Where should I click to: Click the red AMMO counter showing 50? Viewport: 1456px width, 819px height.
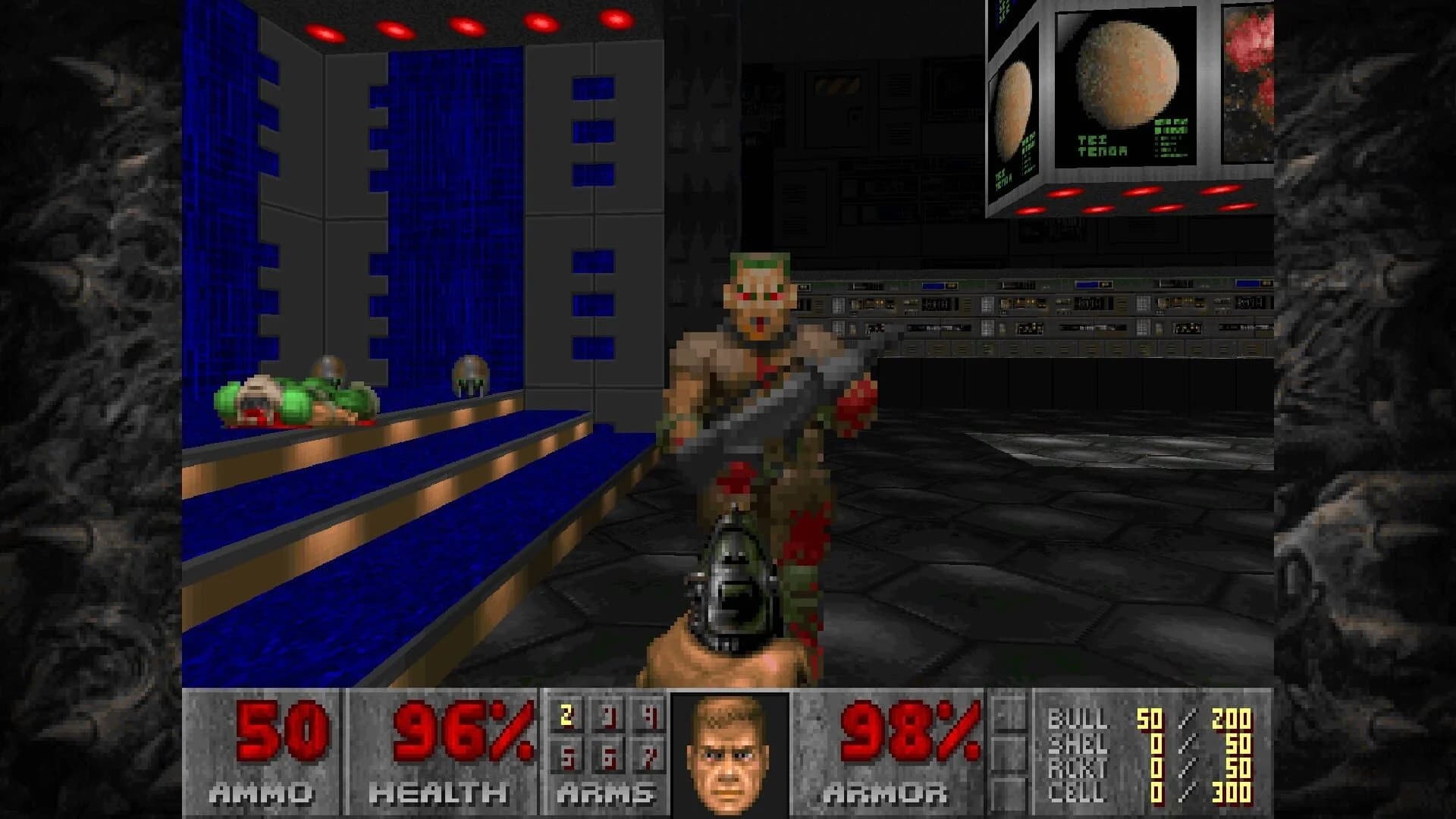(x=281, y=732)
